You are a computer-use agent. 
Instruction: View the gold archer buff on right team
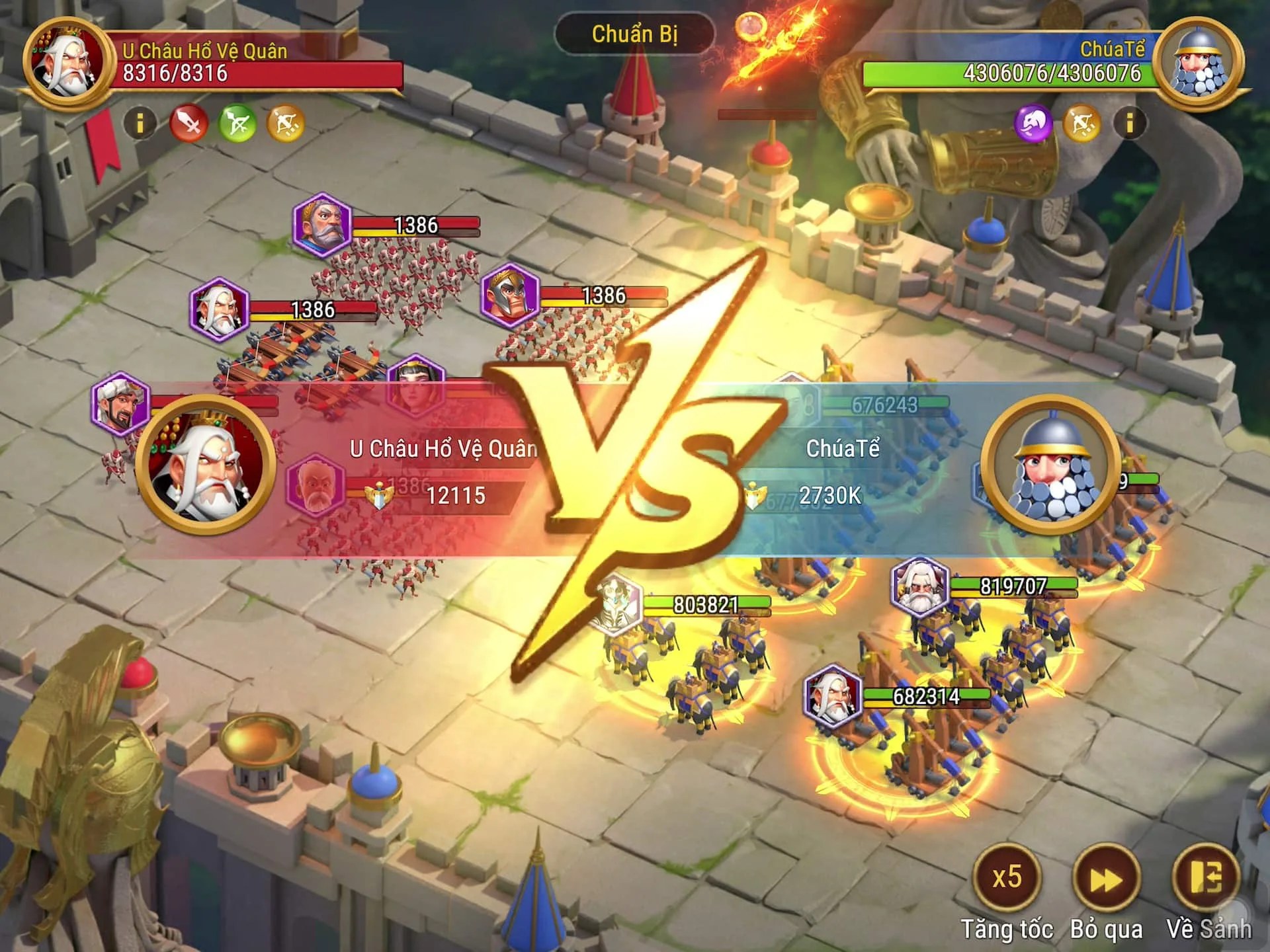(x=1081, y=123)
